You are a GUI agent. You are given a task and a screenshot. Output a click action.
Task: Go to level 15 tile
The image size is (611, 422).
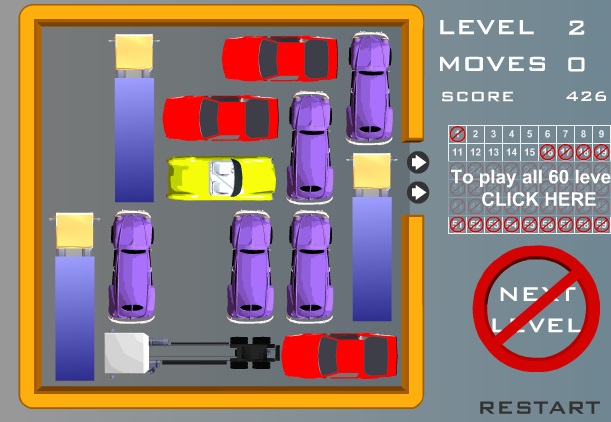[x=529, y=152]
